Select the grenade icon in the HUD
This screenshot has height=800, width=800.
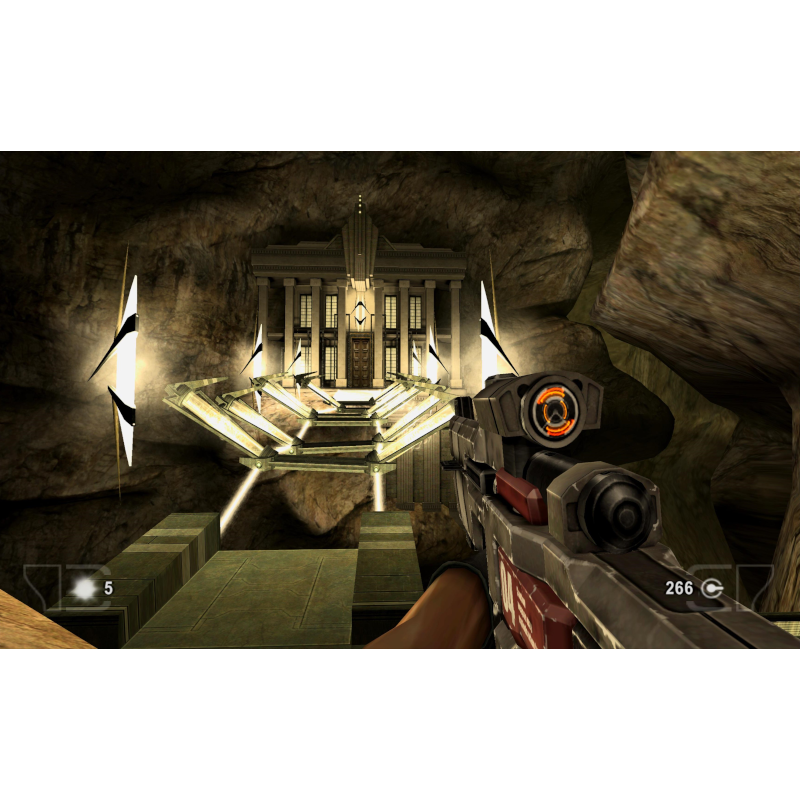point(85,589)
